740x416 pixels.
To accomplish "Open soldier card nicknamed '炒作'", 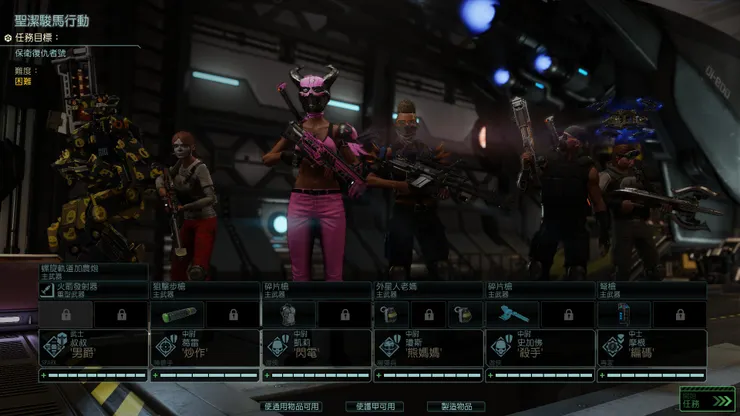I will [204, 346].
